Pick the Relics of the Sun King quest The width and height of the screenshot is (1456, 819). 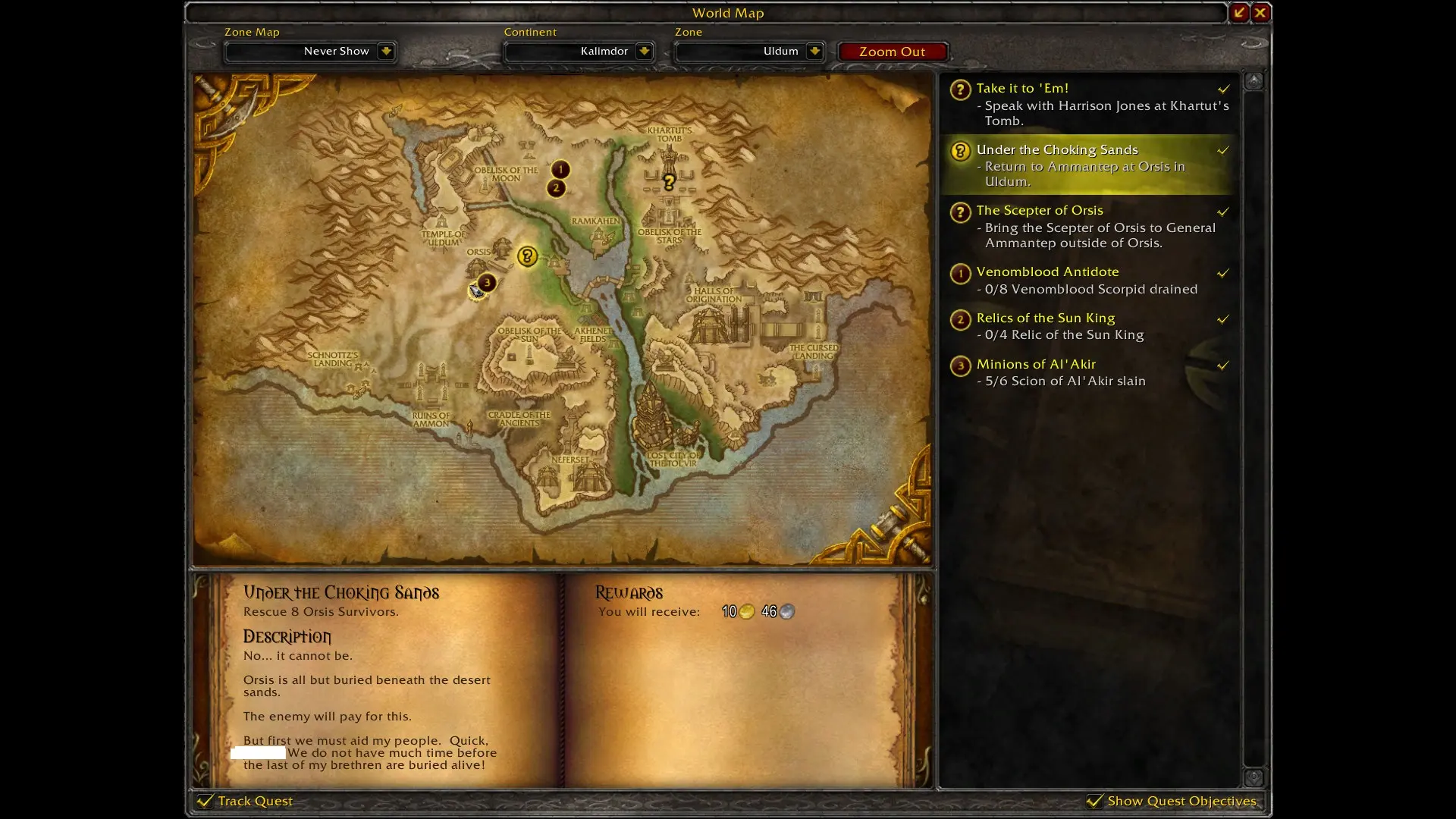point(1045,318)
